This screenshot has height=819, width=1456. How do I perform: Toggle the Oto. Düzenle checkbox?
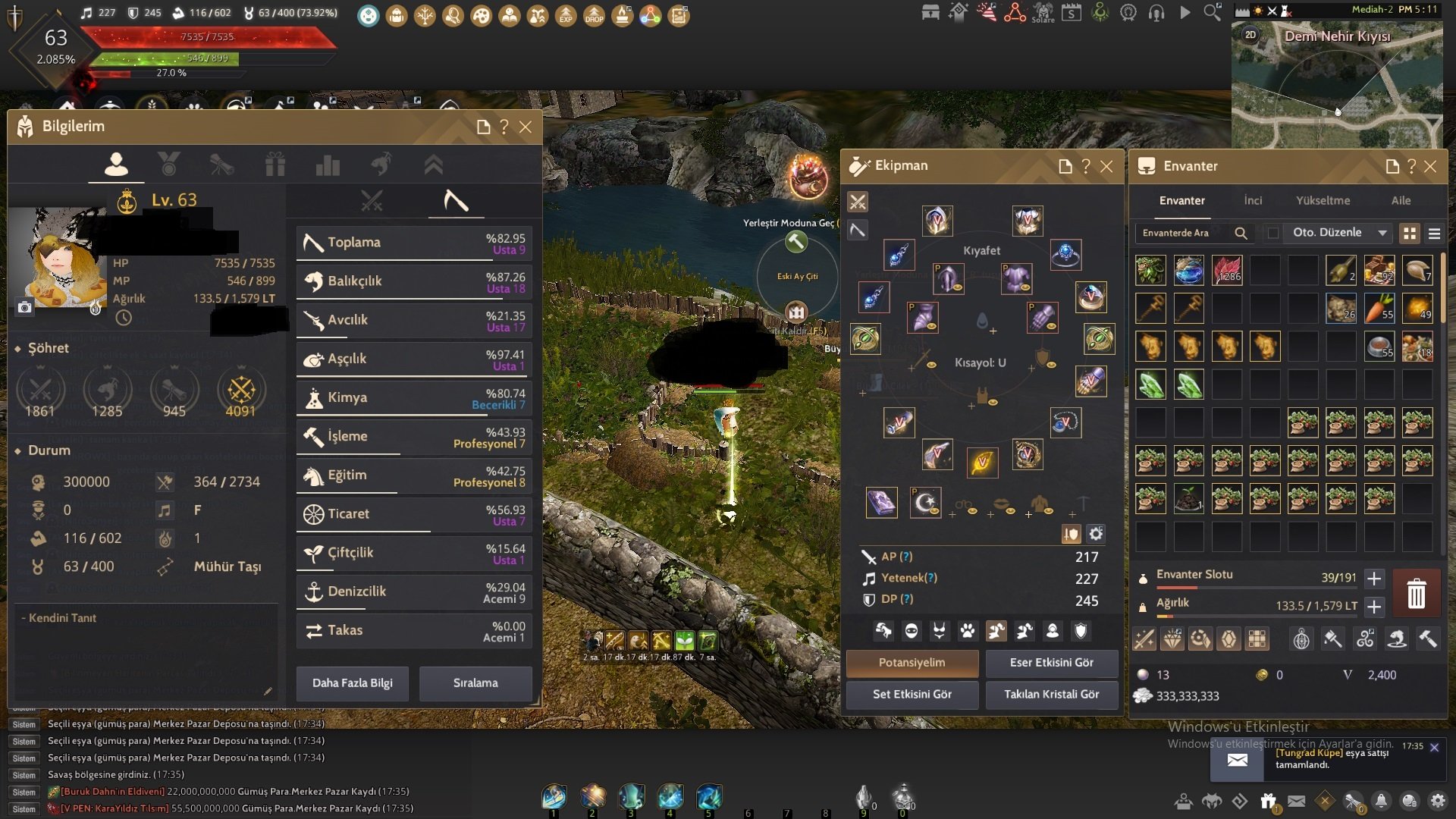[1273, 234]
